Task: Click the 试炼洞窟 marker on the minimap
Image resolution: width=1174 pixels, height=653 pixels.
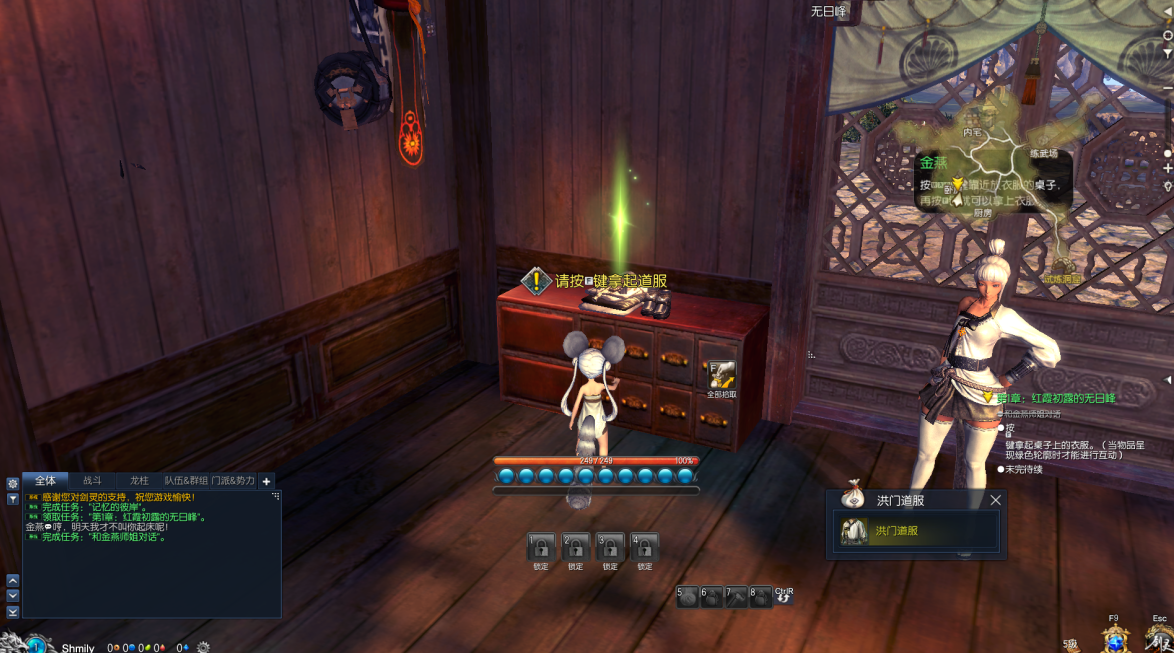Action: pos(1062,279)
